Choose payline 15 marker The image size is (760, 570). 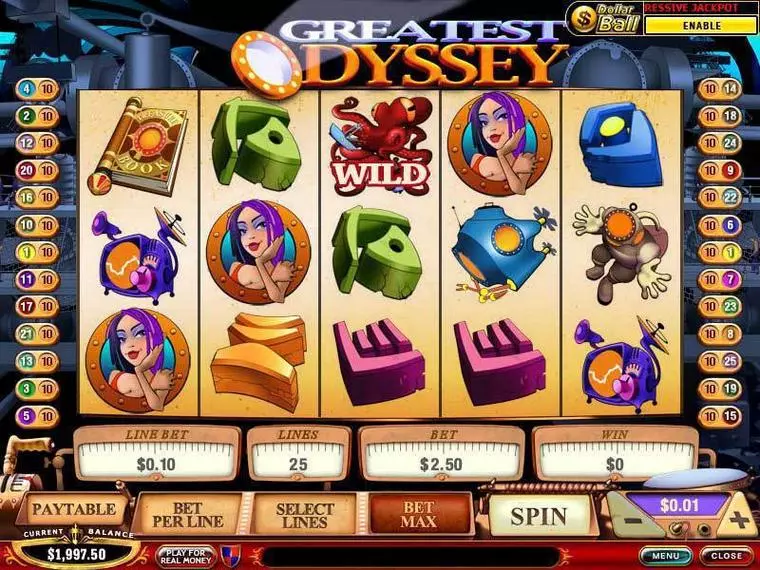(731, 414)
